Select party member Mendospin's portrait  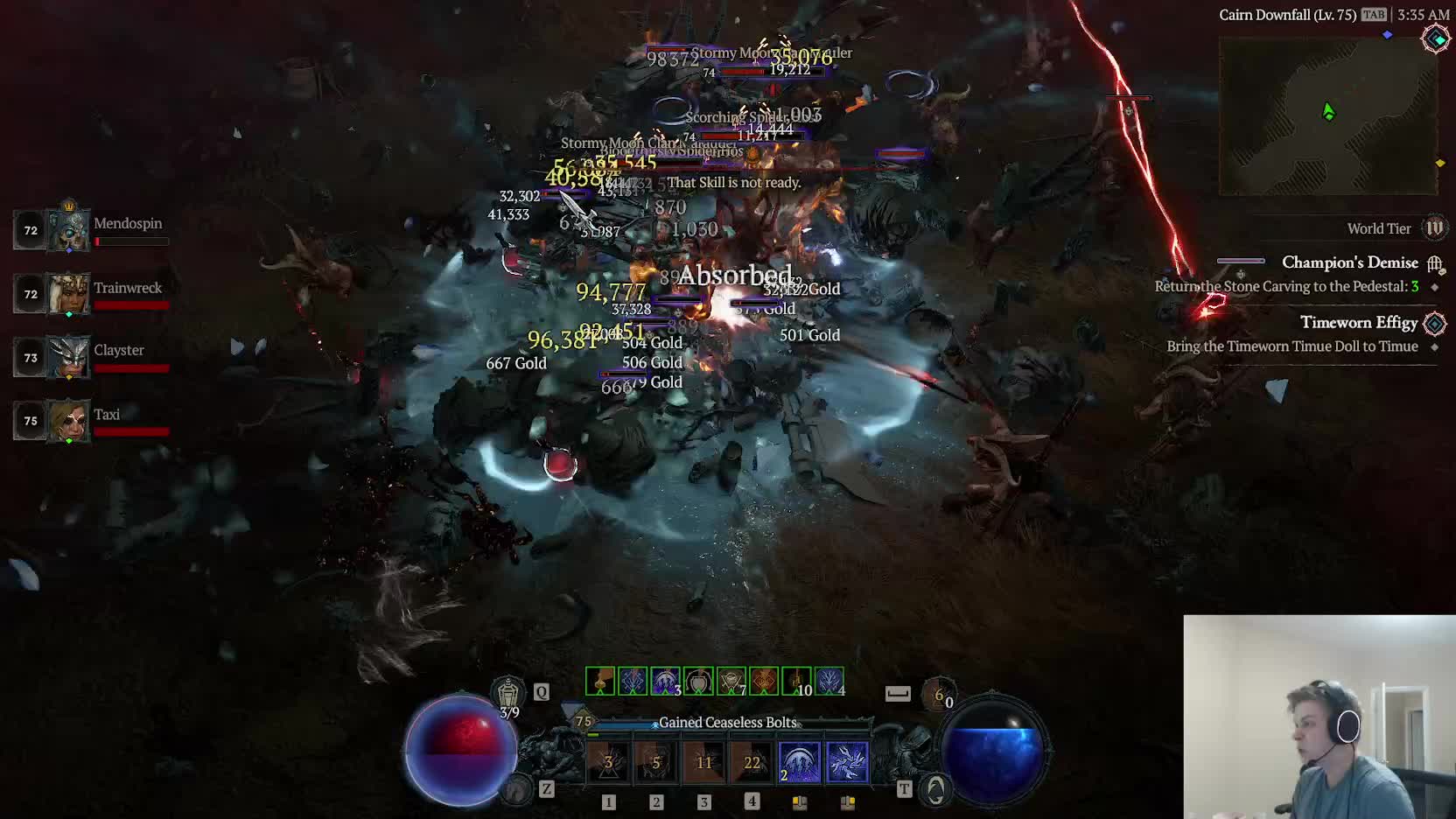[68, 229]
